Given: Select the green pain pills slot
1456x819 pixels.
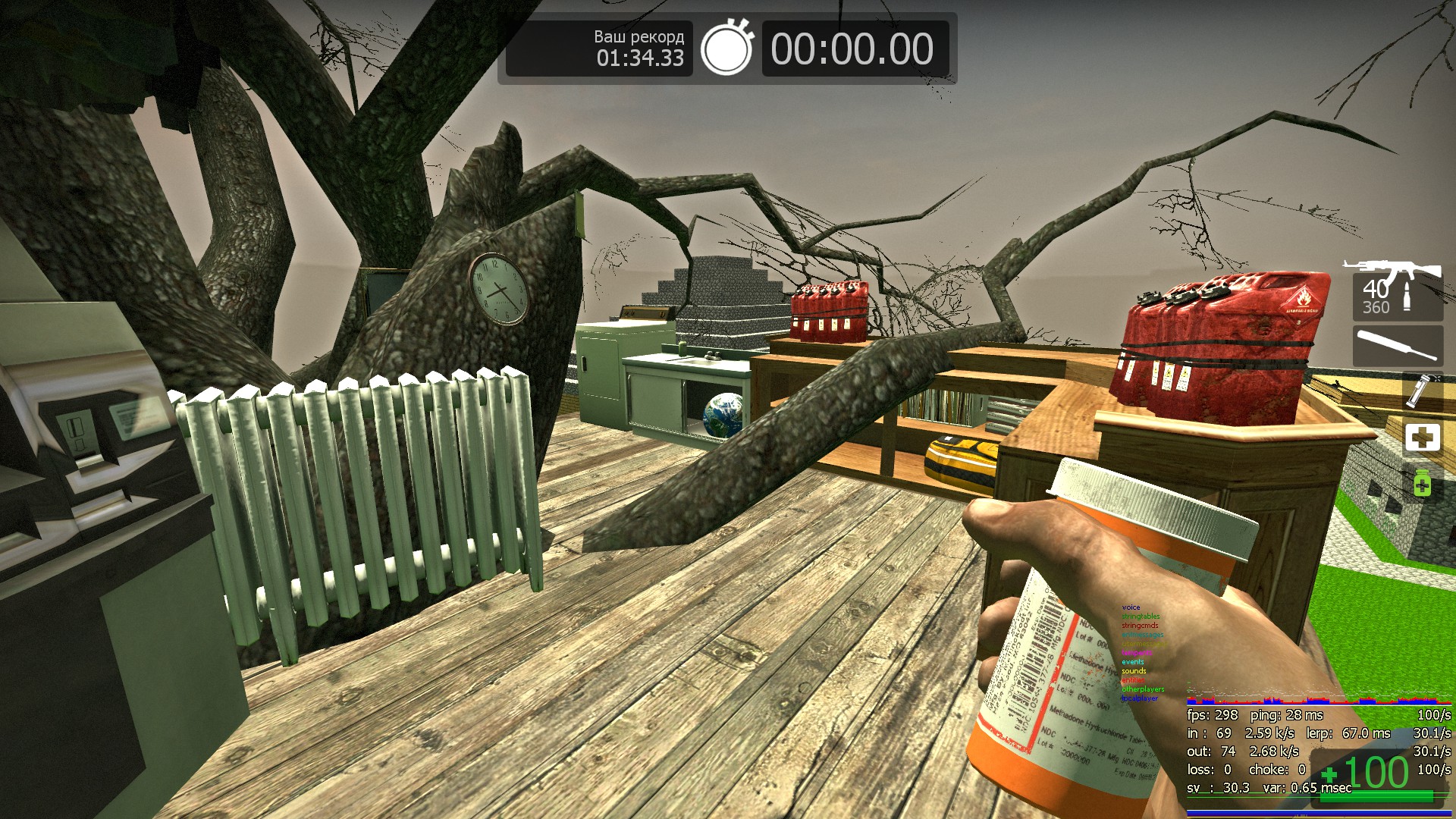Looking at the screenshot, I should [x=1422, y=482].
